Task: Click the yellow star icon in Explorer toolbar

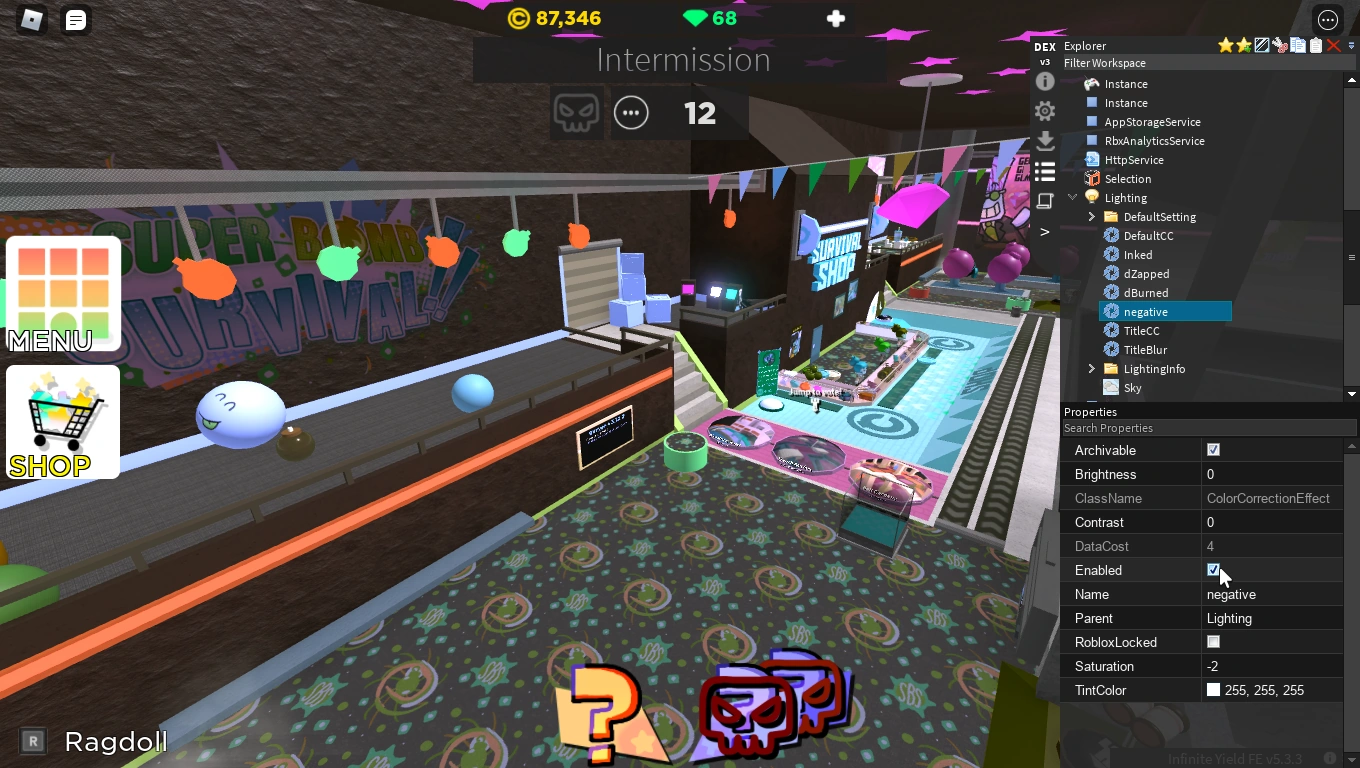Action: pos(1225,45)
